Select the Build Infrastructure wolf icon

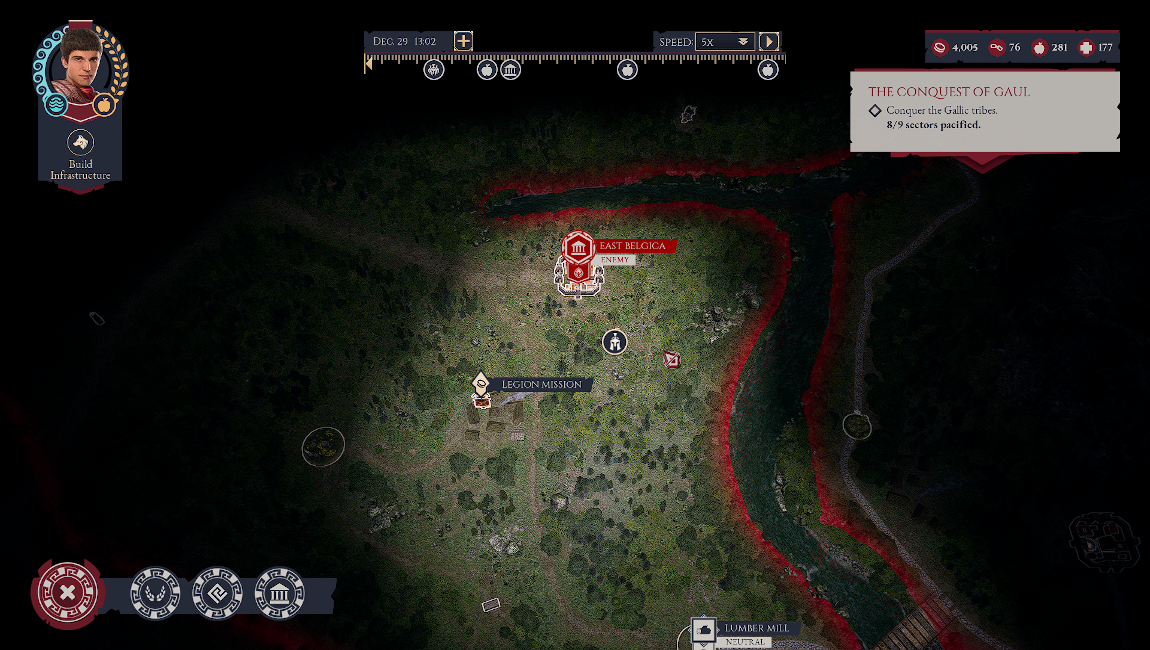tap(80, 141)
